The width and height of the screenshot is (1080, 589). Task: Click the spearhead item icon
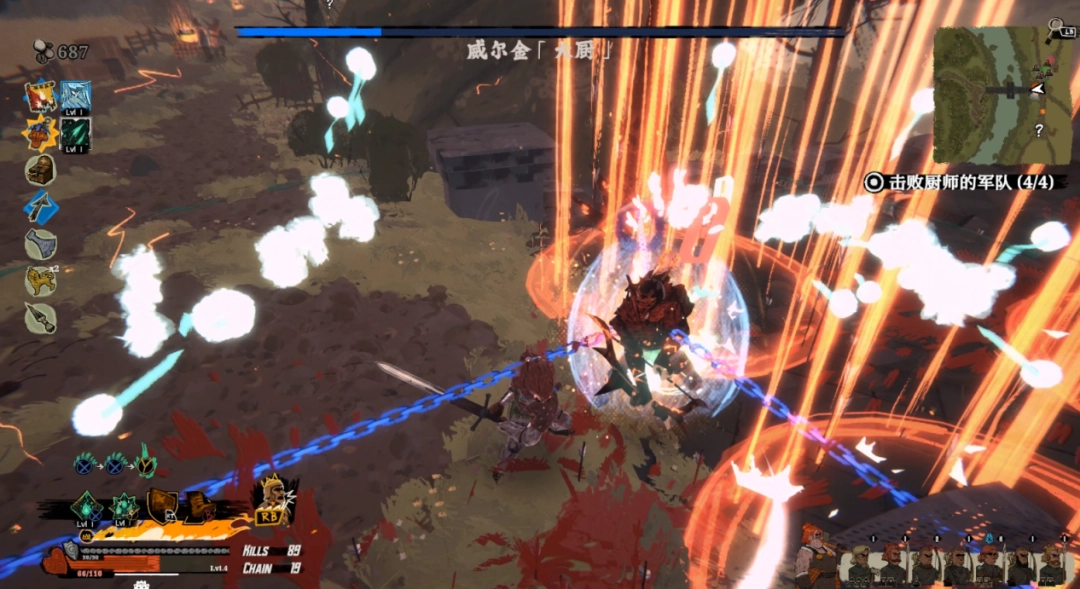[40, 317]
